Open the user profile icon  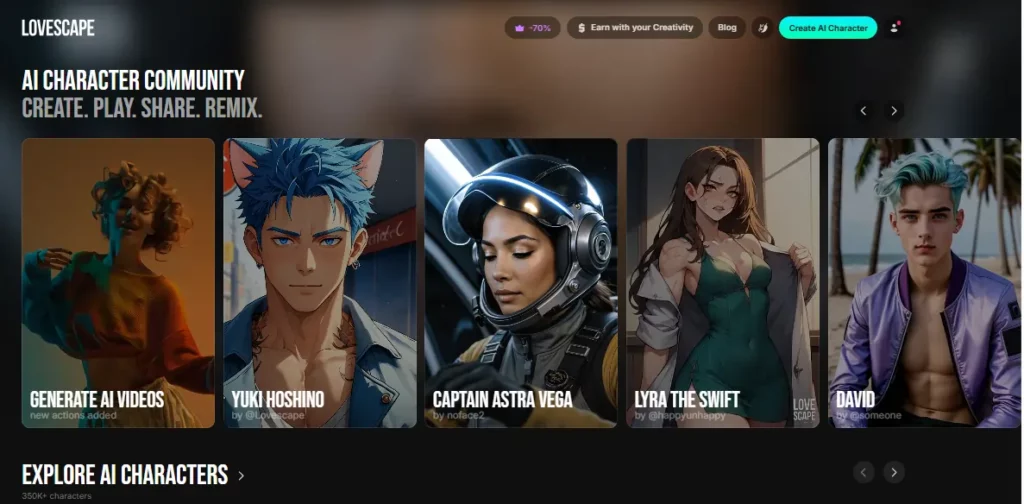point(894,28)
